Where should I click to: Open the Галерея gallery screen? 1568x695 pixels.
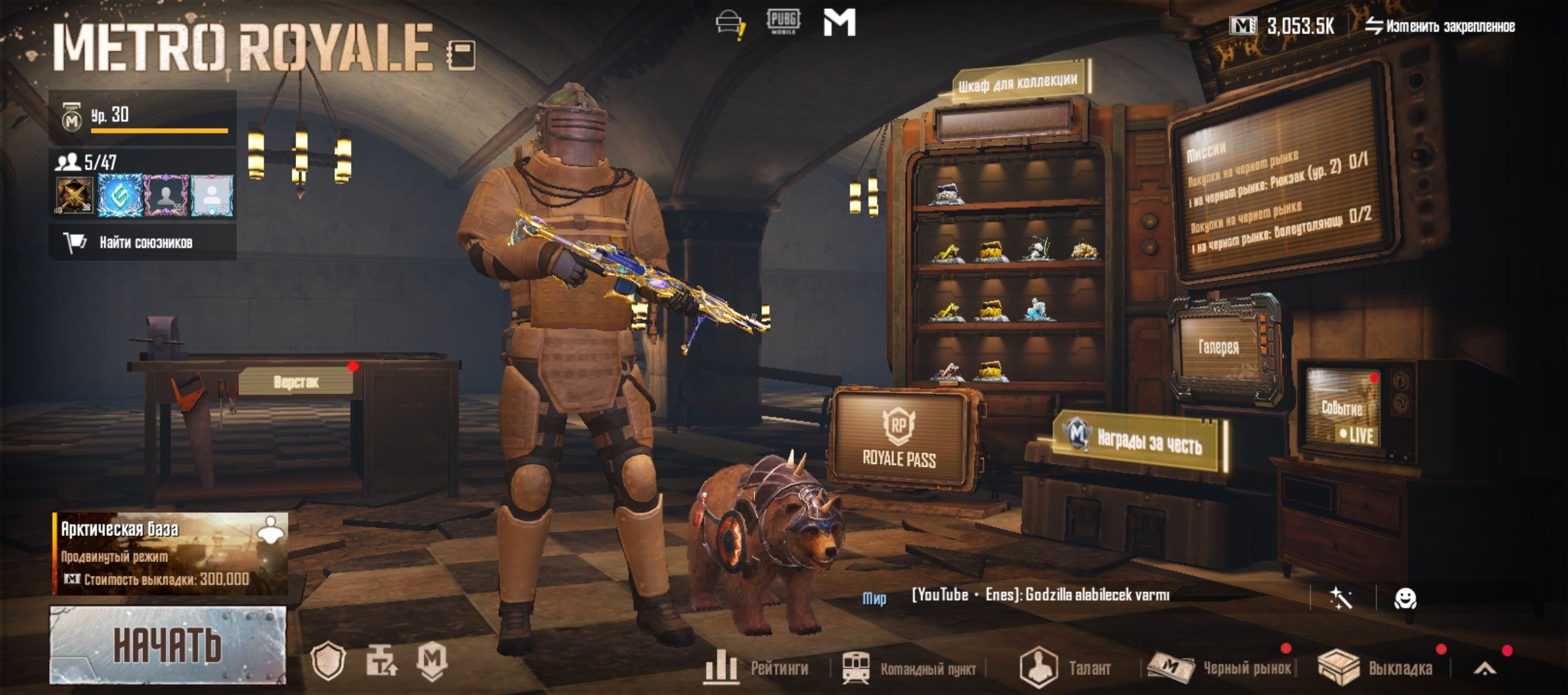pos(1218,347)
